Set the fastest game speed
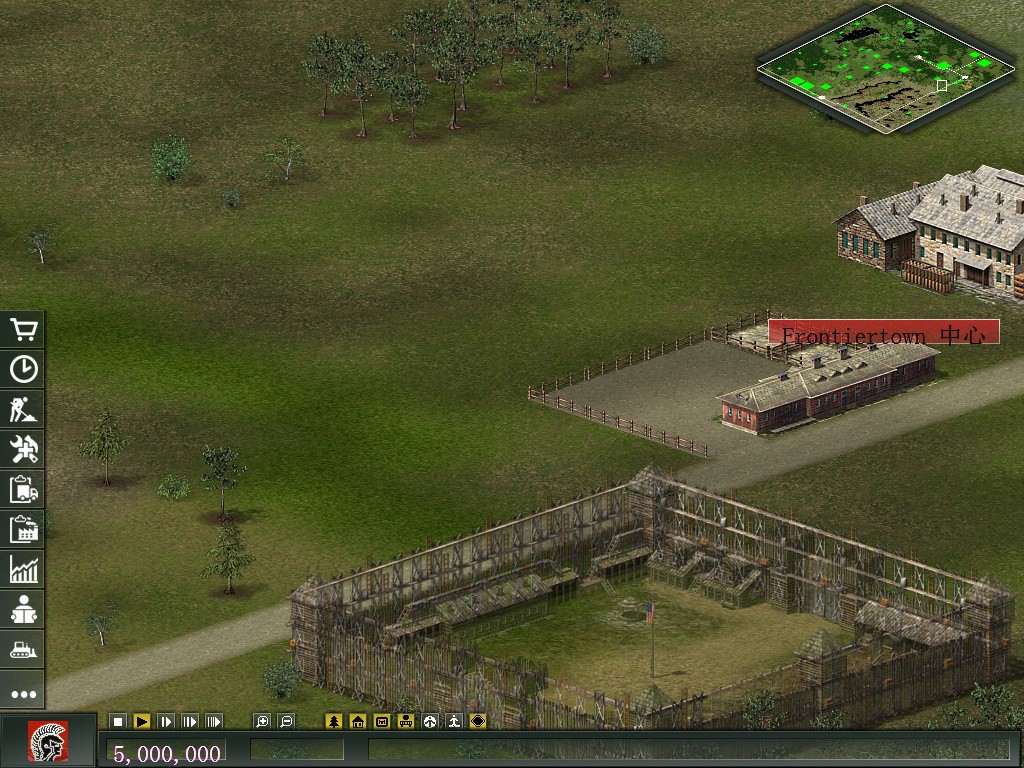This screenshot has height=768, width=1024. (x=214, y=721)
